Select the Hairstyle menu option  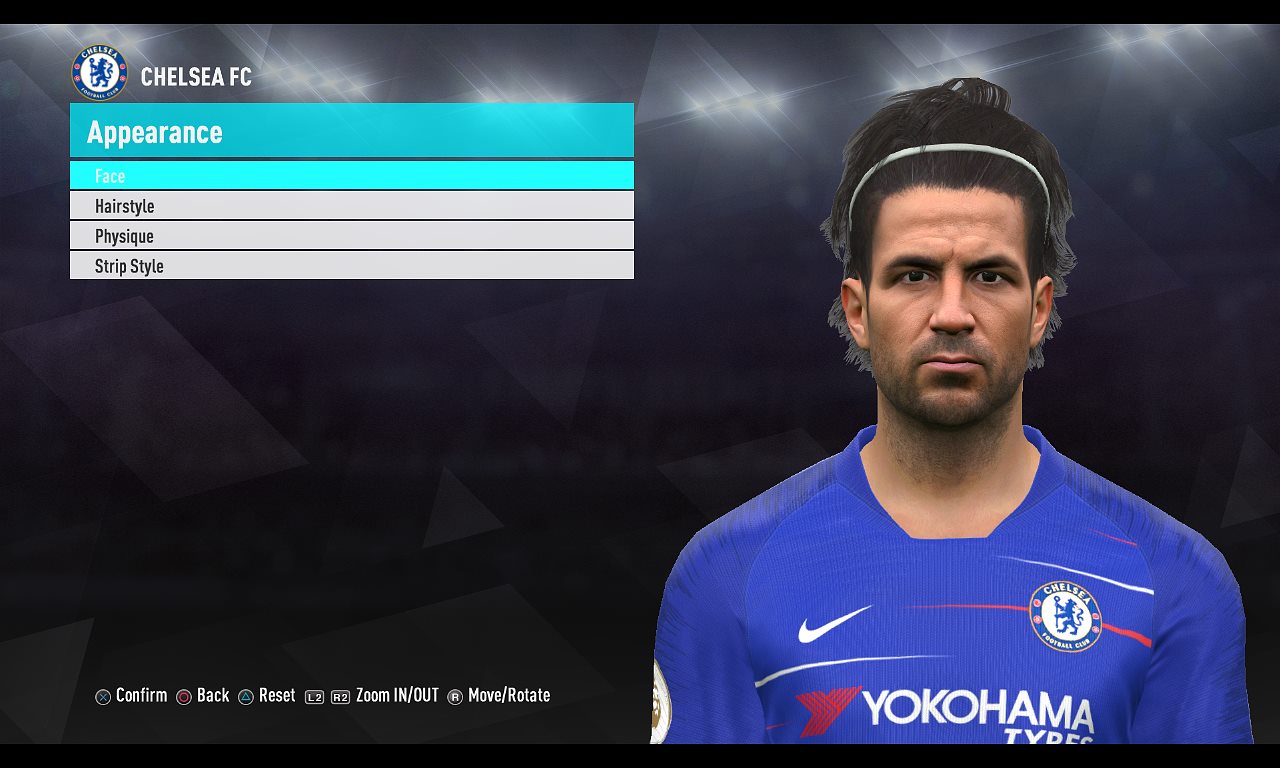350,206
